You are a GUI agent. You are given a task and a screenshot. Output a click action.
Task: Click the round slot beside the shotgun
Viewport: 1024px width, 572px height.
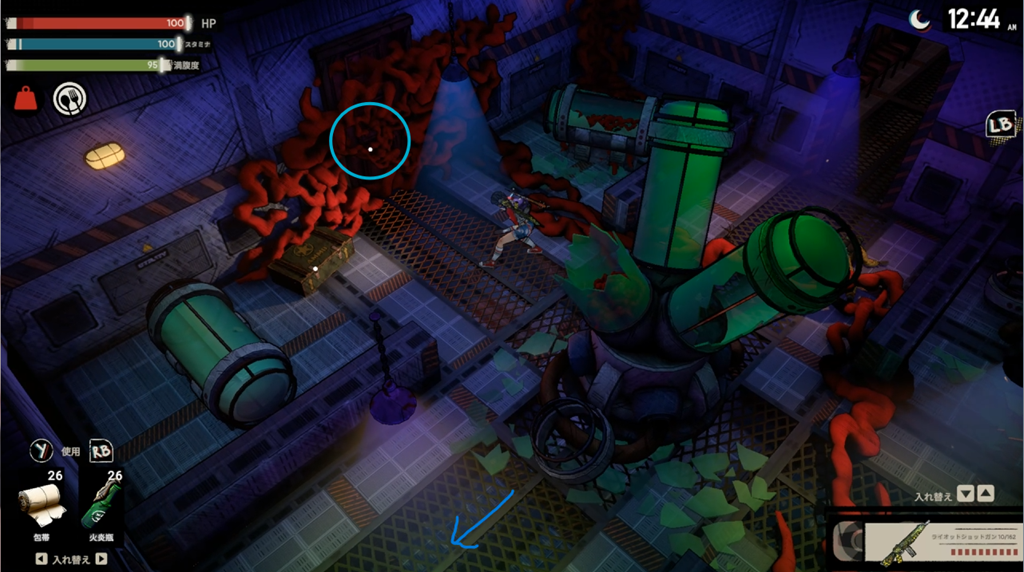point(848,541)
